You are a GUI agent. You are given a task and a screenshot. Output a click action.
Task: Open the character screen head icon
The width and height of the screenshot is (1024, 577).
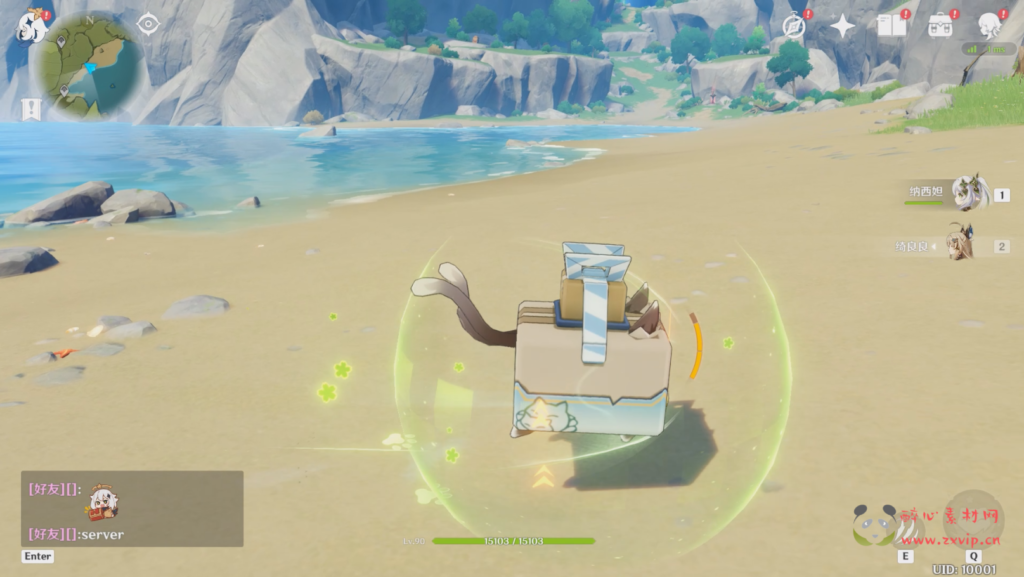pyautogui.click(x=989, y=26)
